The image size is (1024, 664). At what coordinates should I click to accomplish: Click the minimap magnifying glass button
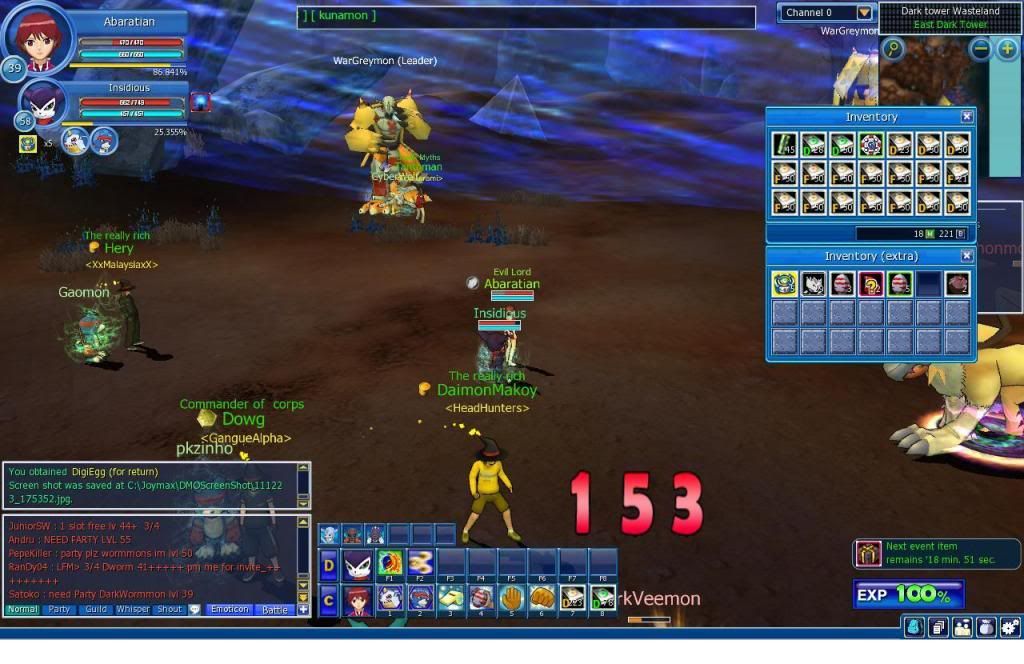[893, 48]
